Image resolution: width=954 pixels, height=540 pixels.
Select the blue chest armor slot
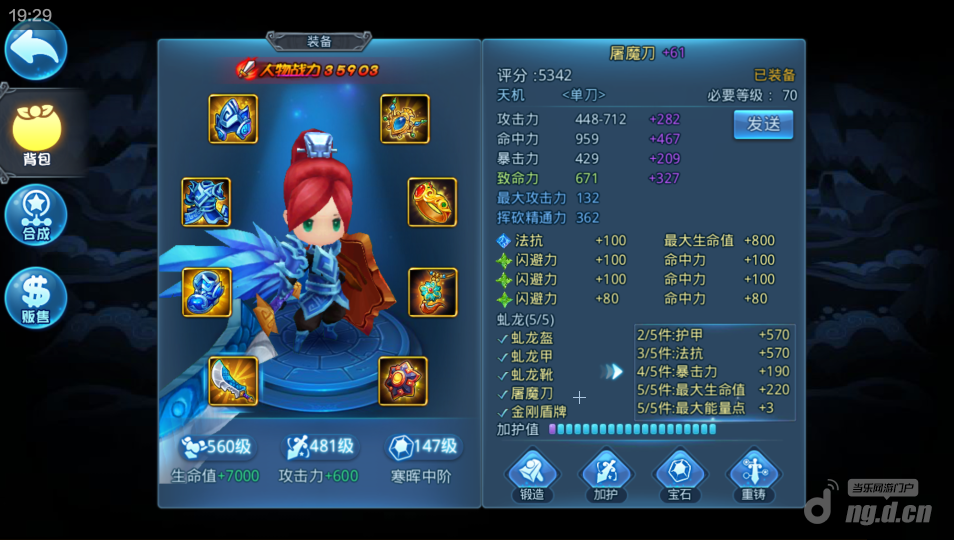[206, 202]
